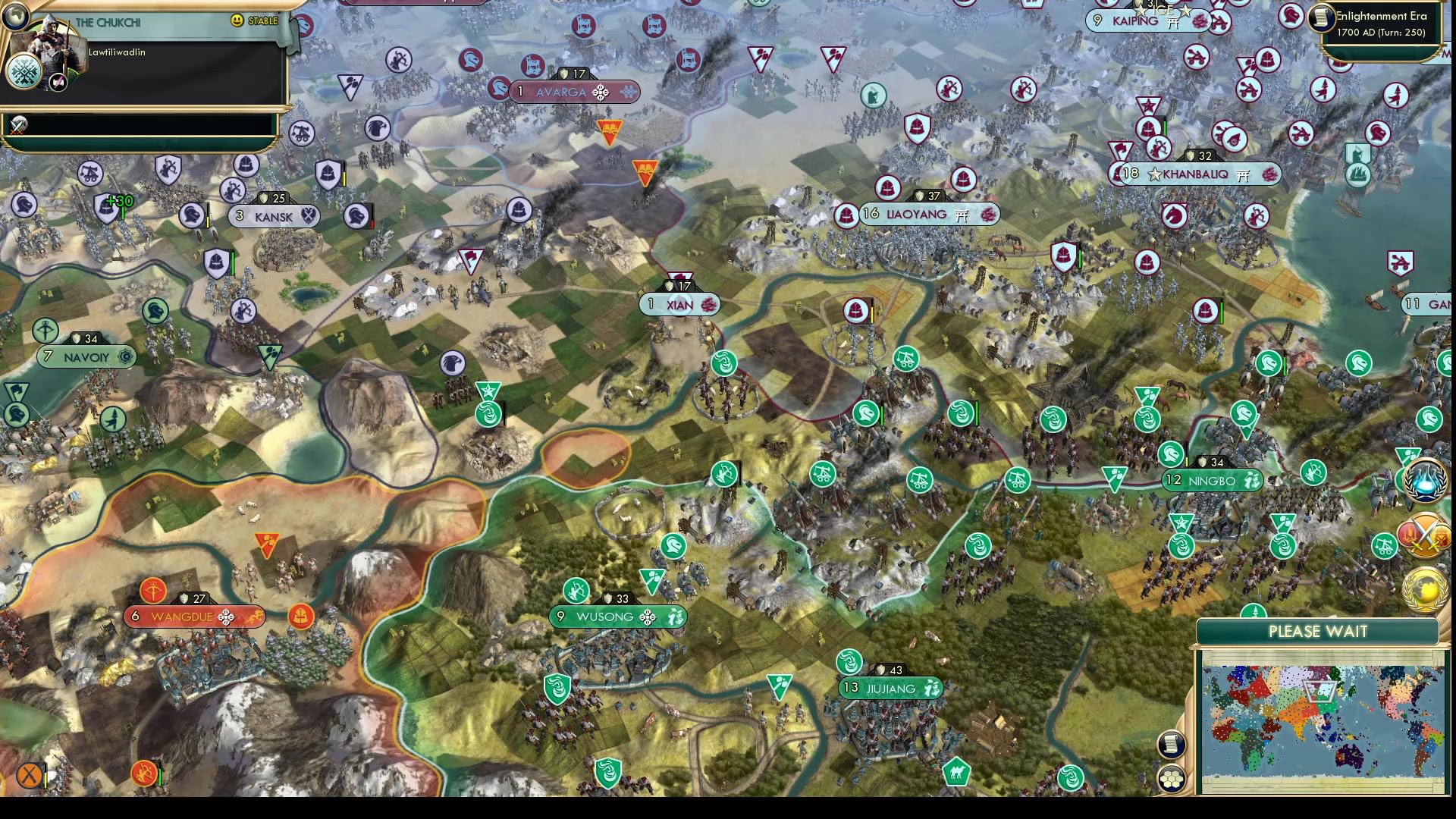
Task: Expand the Kansk city banner
Action: click(271, 216)
